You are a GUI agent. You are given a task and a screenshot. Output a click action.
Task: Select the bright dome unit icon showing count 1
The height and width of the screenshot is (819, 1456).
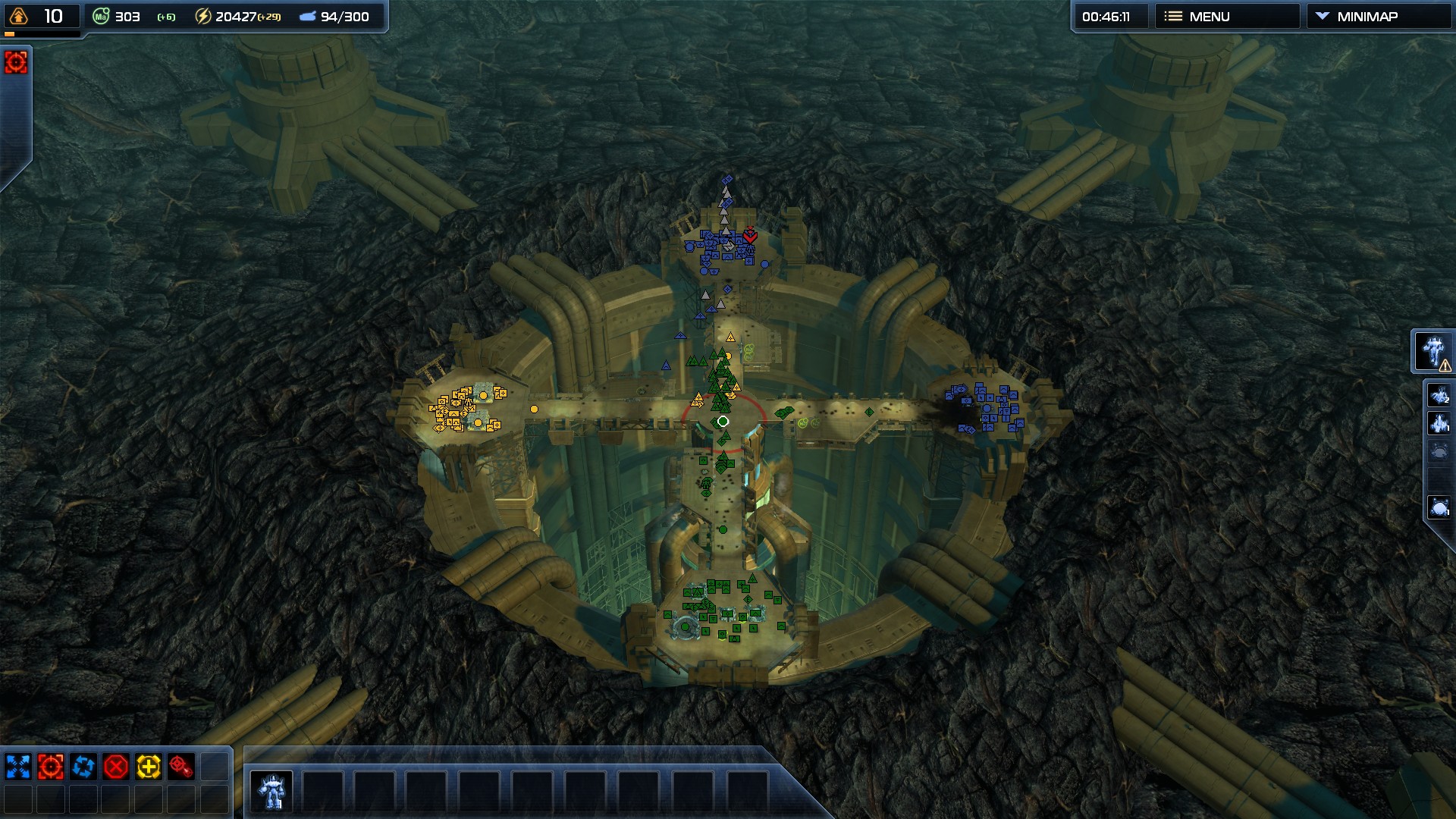[1439, 507]
